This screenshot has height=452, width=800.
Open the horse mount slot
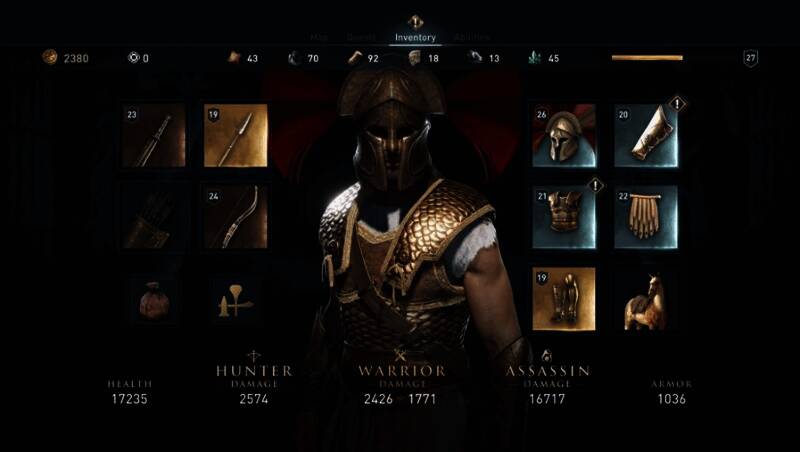pyautogui.click(x=646, y=298)
